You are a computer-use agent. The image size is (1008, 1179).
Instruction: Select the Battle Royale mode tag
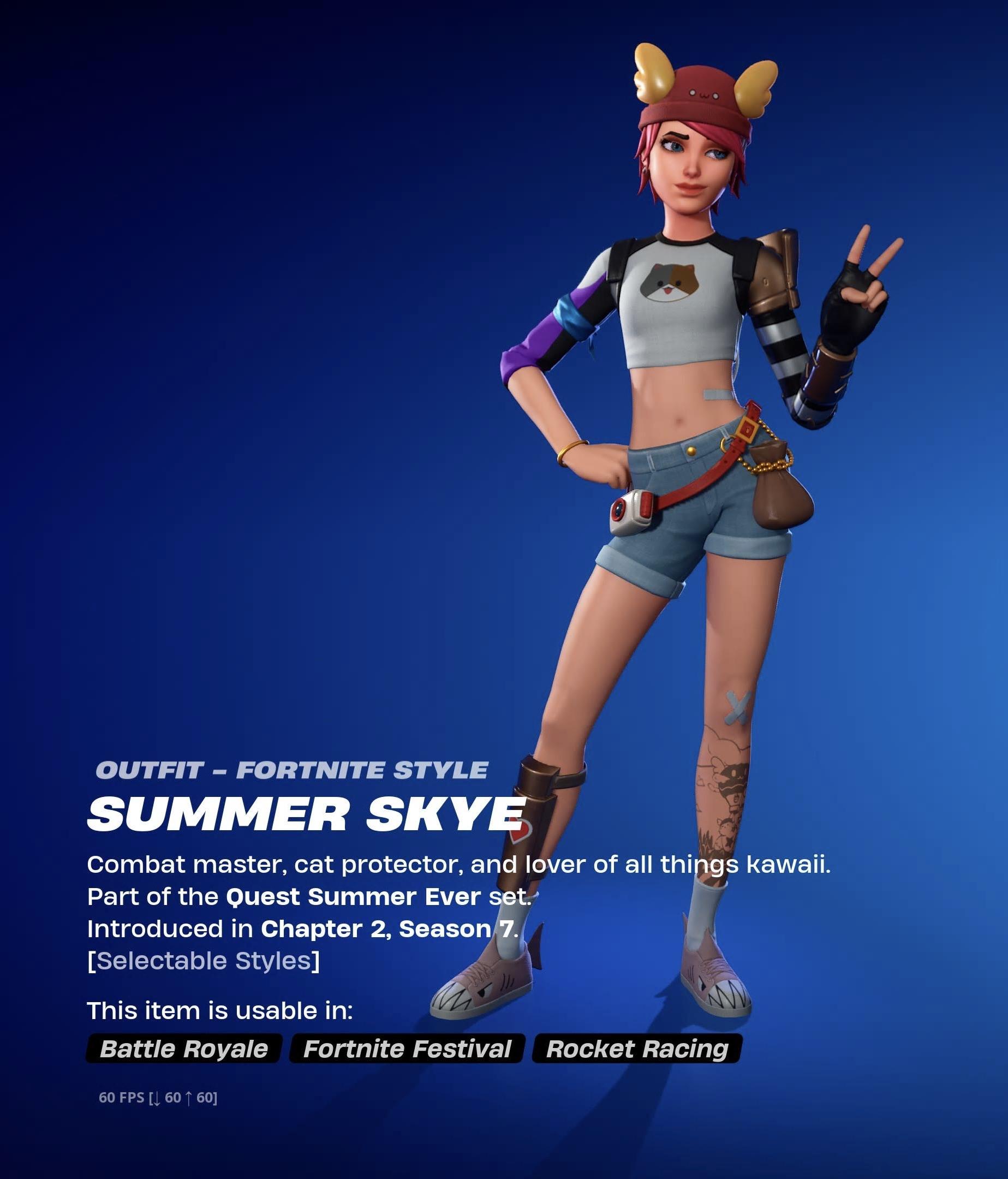[x=184, y=1049]
